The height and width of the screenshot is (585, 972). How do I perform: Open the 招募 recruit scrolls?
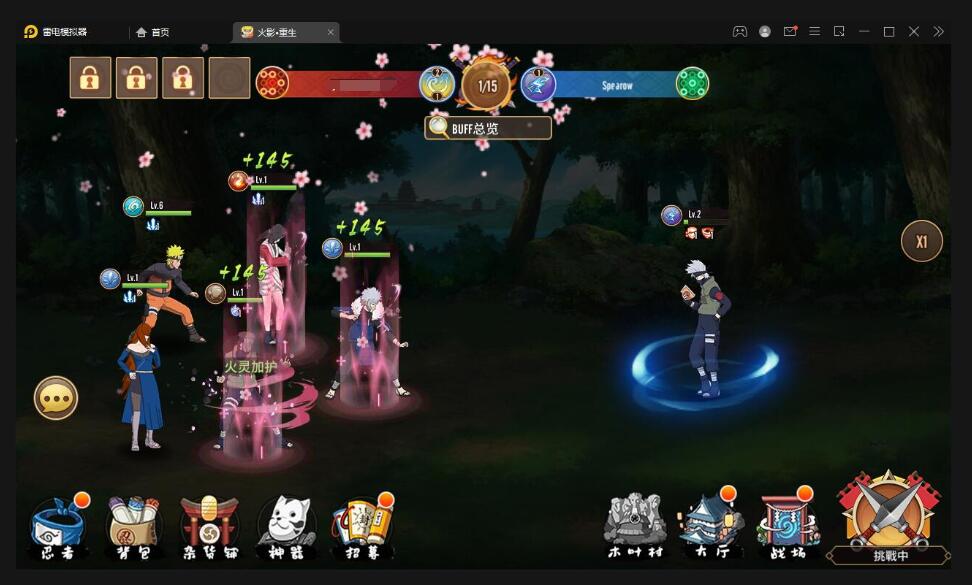coord(362,527)
